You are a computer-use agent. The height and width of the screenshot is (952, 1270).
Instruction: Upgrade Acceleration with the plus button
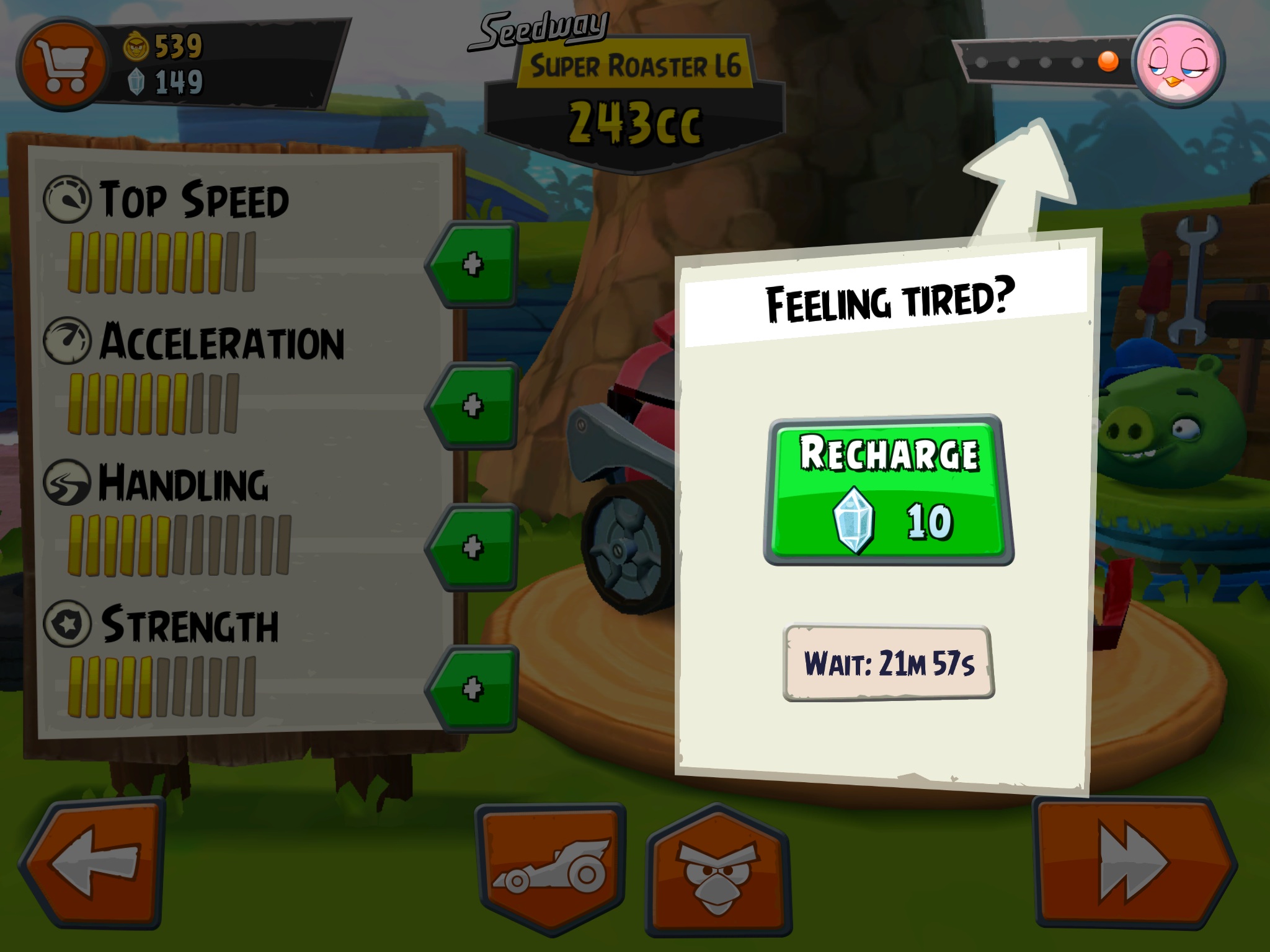(x=473, y=406)
